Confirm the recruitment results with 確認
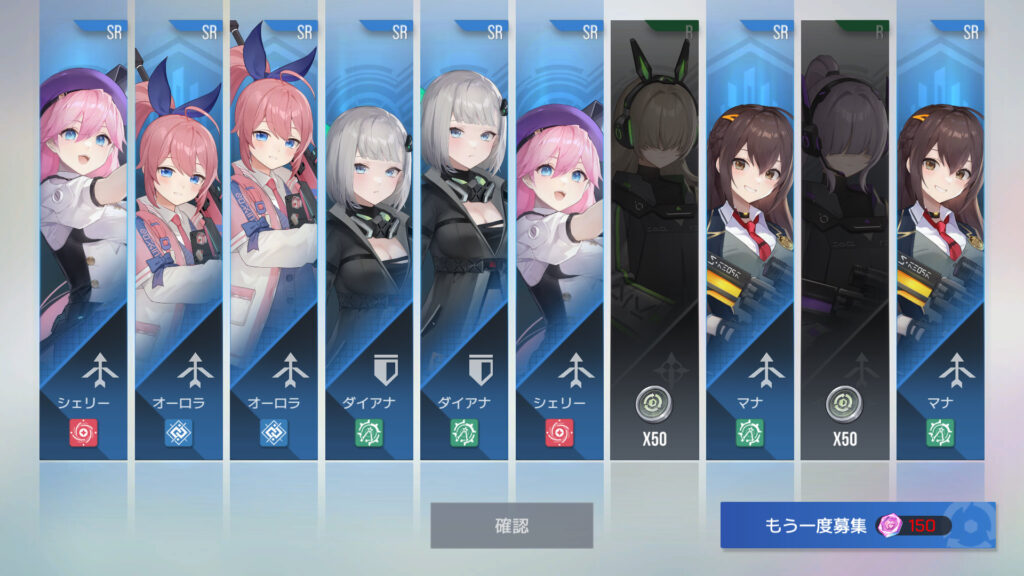This screenshot has width=1024, height=576. (511, 525)
